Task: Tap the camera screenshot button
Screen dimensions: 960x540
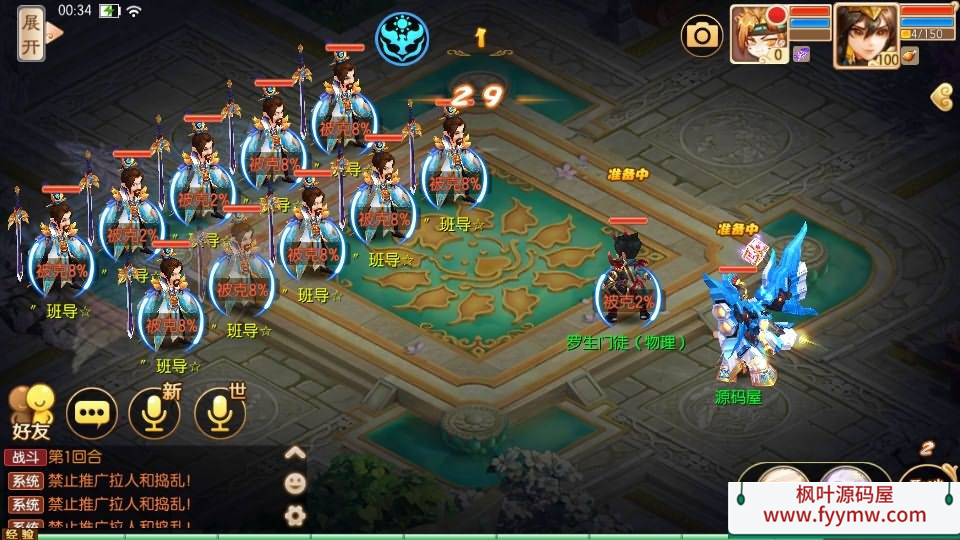Action: point(702,37)
